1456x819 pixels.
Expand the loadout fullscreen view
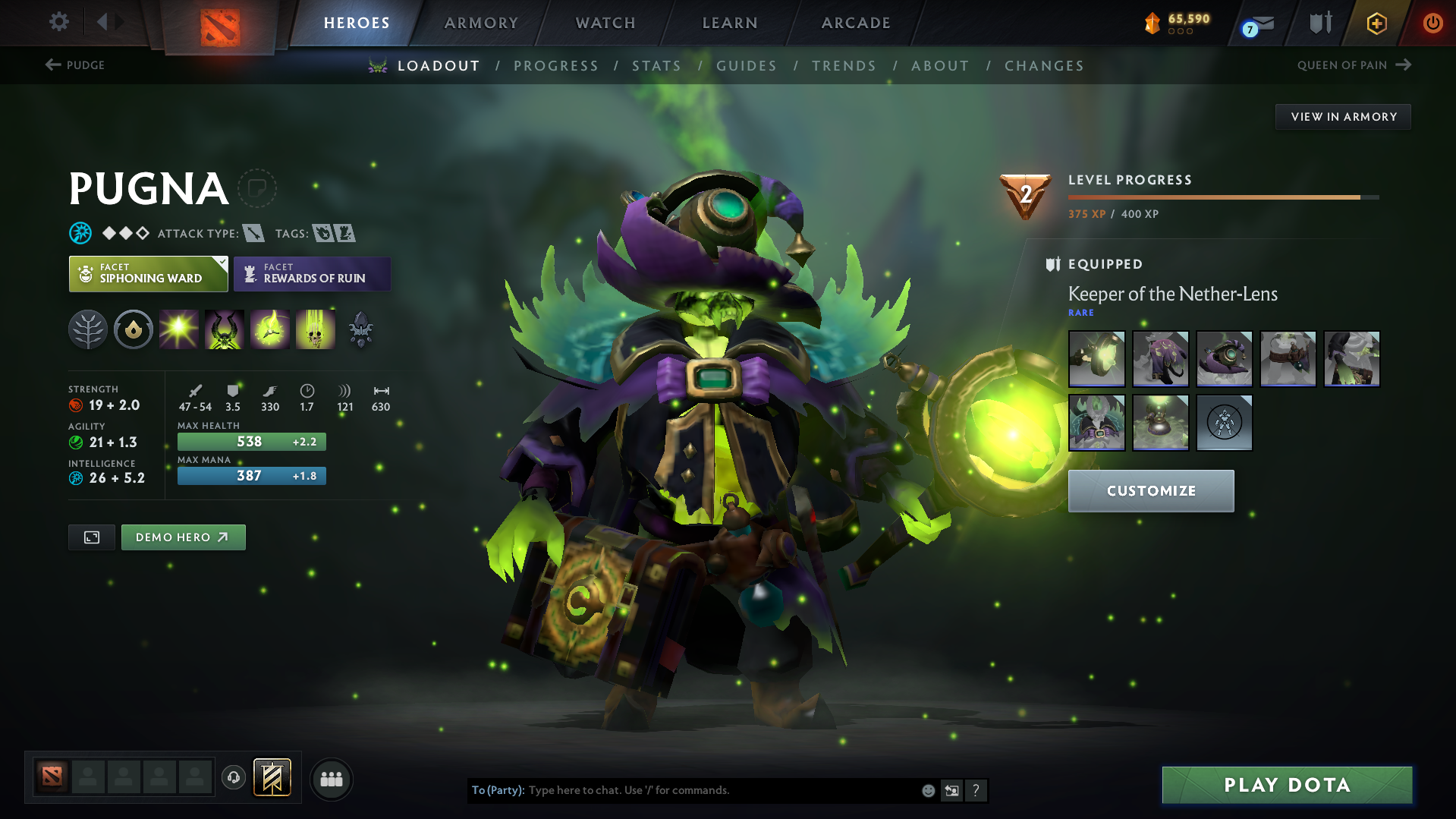click(x=91, y=537)
